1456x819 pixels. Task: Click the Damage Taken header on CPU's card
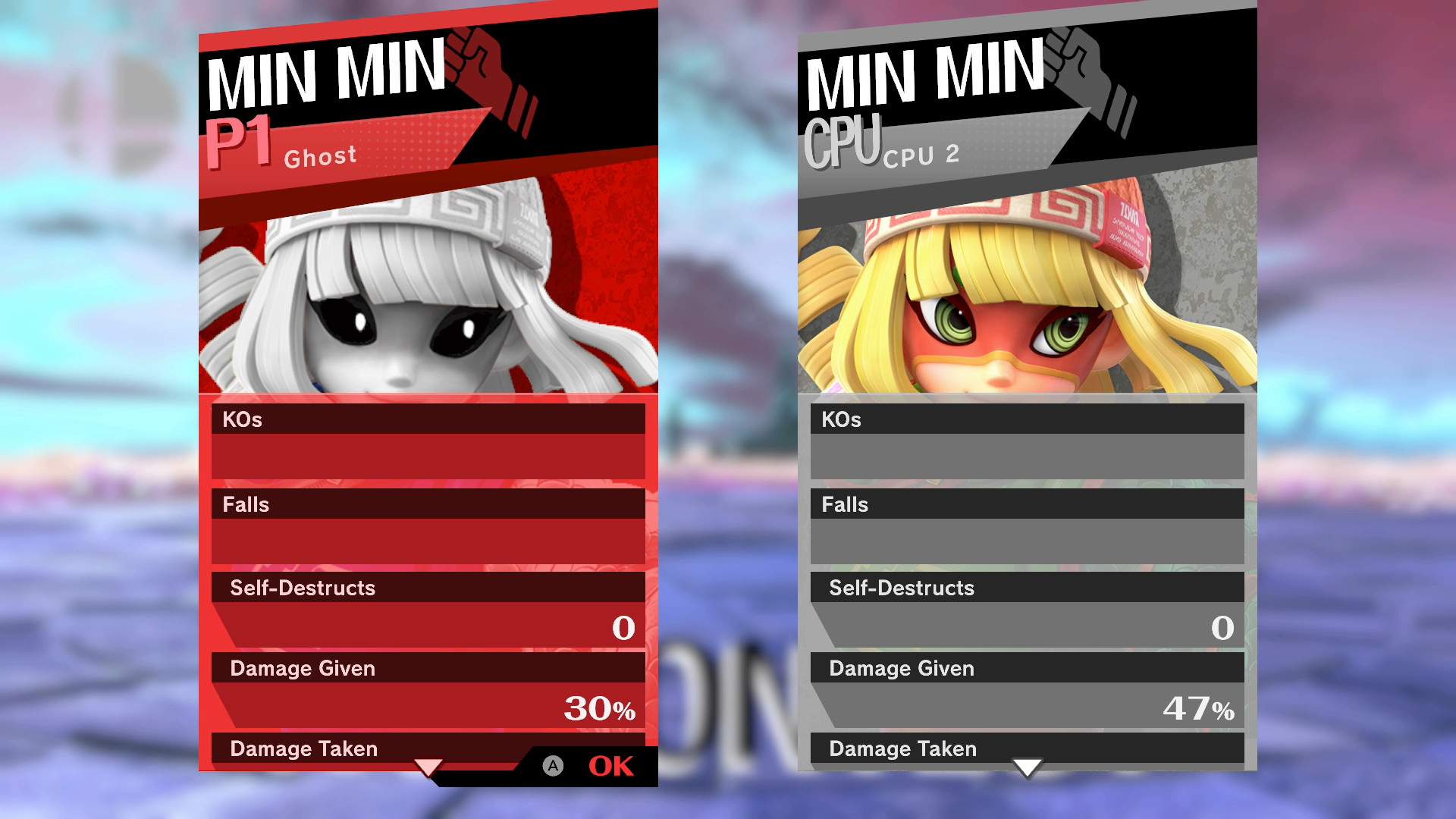[1027, 749]
